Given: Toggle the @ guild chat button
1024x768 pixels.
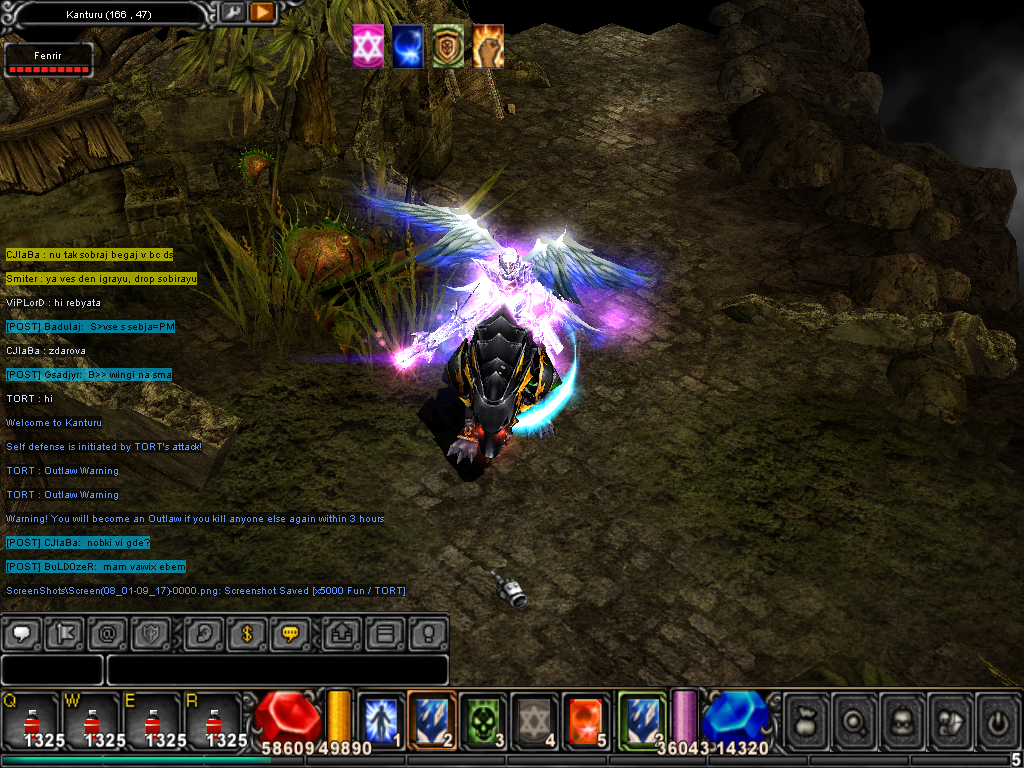Looking at the screenshot, I should click(x=108, y=634).
